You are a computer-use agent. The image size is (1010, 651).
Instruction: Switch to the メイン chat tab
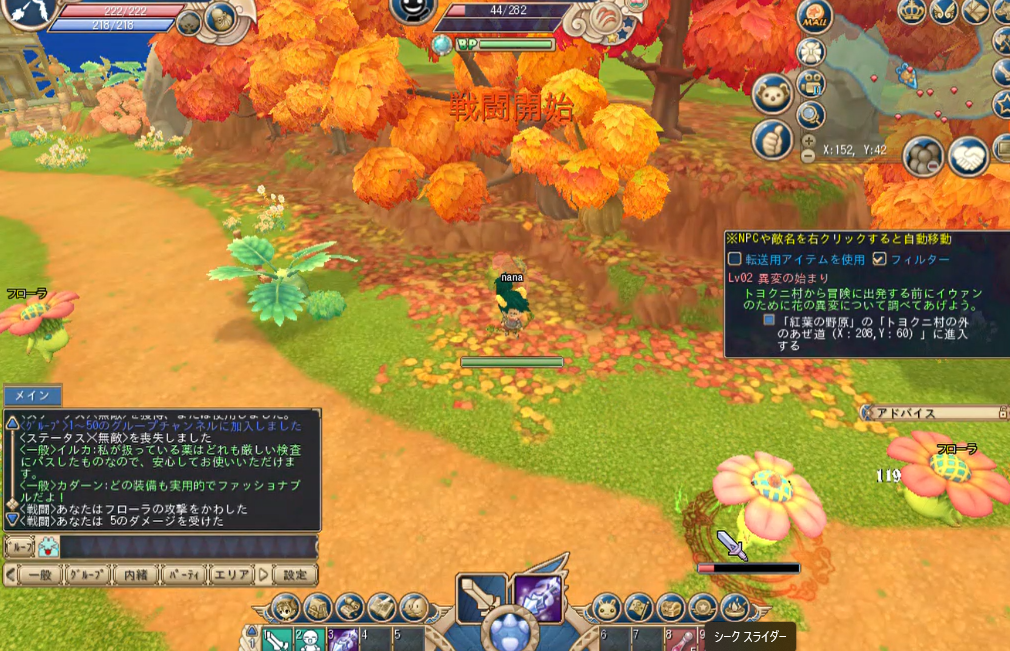32,396
